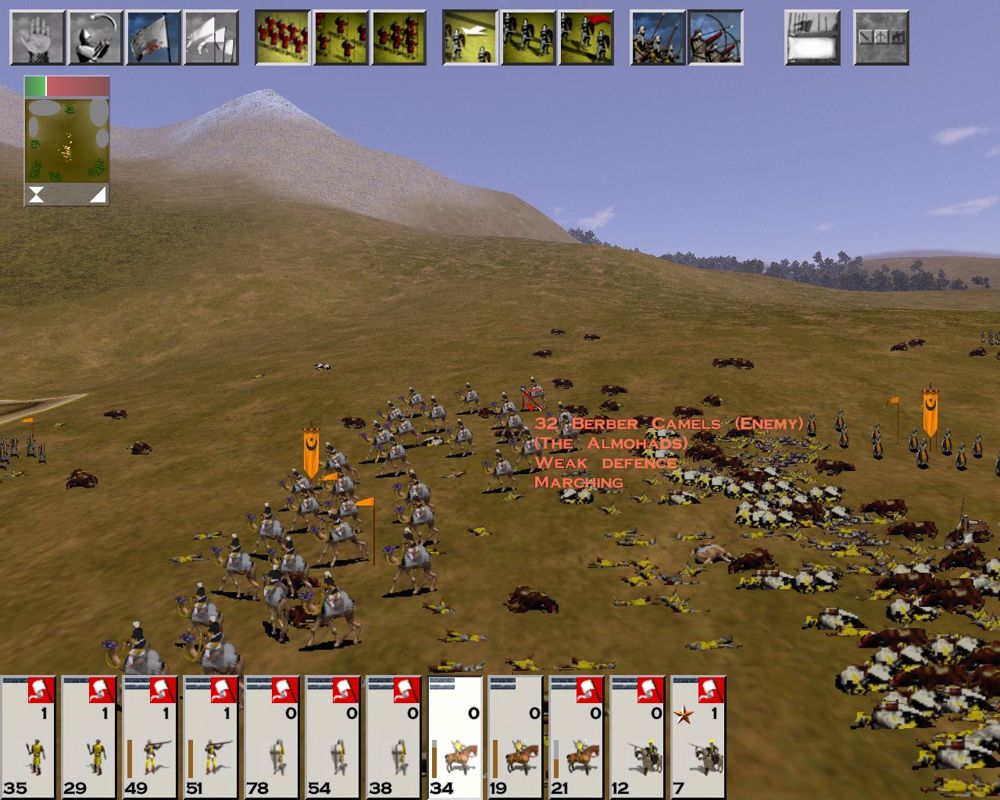Select the mounted unit card with 12 men

(x=638, y=737)
